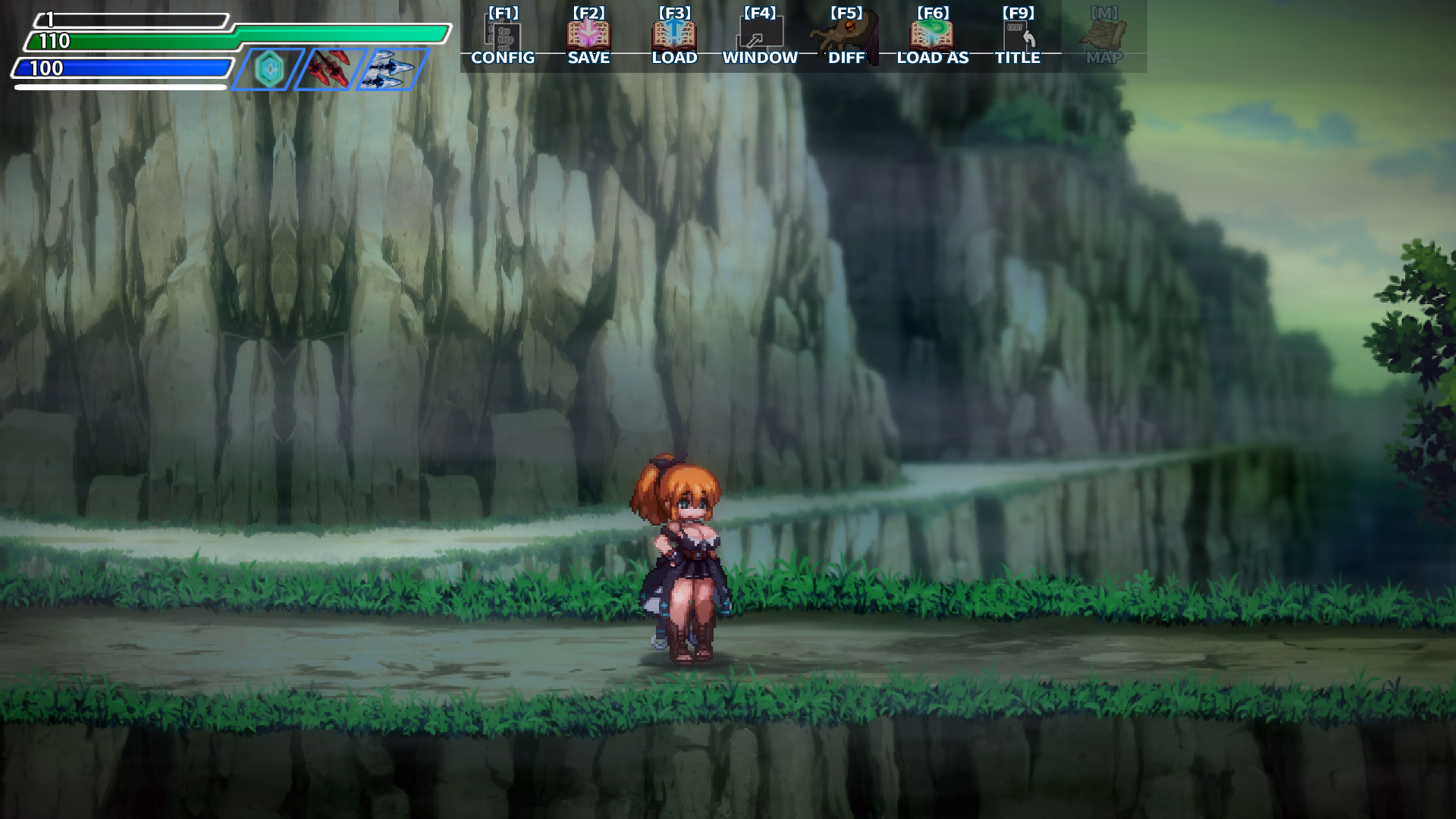
Task: Open the MAP parchment icon
Action: tap(1105, 33)
